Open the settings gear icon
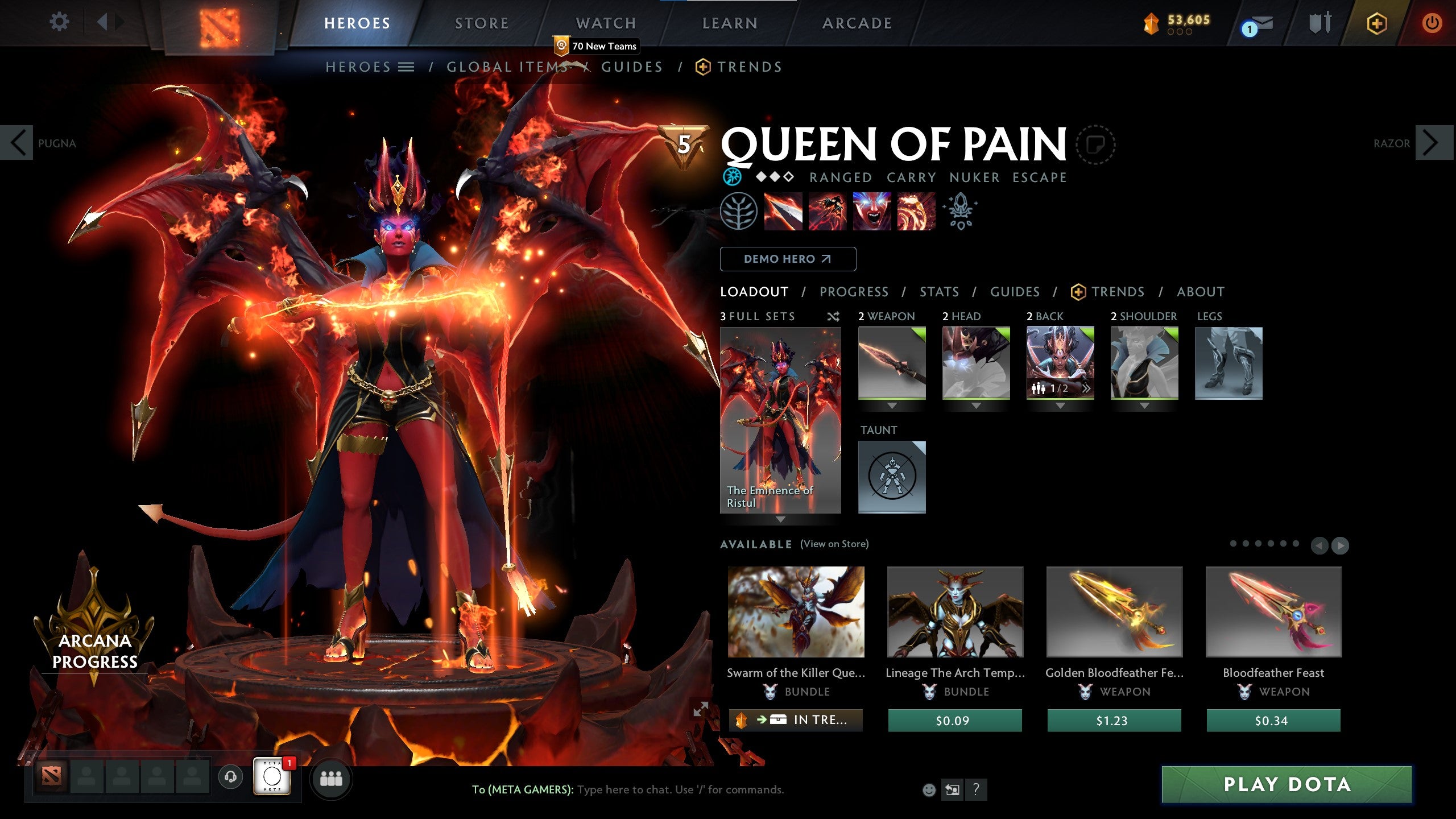Image resolution: width=1456 pixels, height=819 pixels. pos(59,23)
